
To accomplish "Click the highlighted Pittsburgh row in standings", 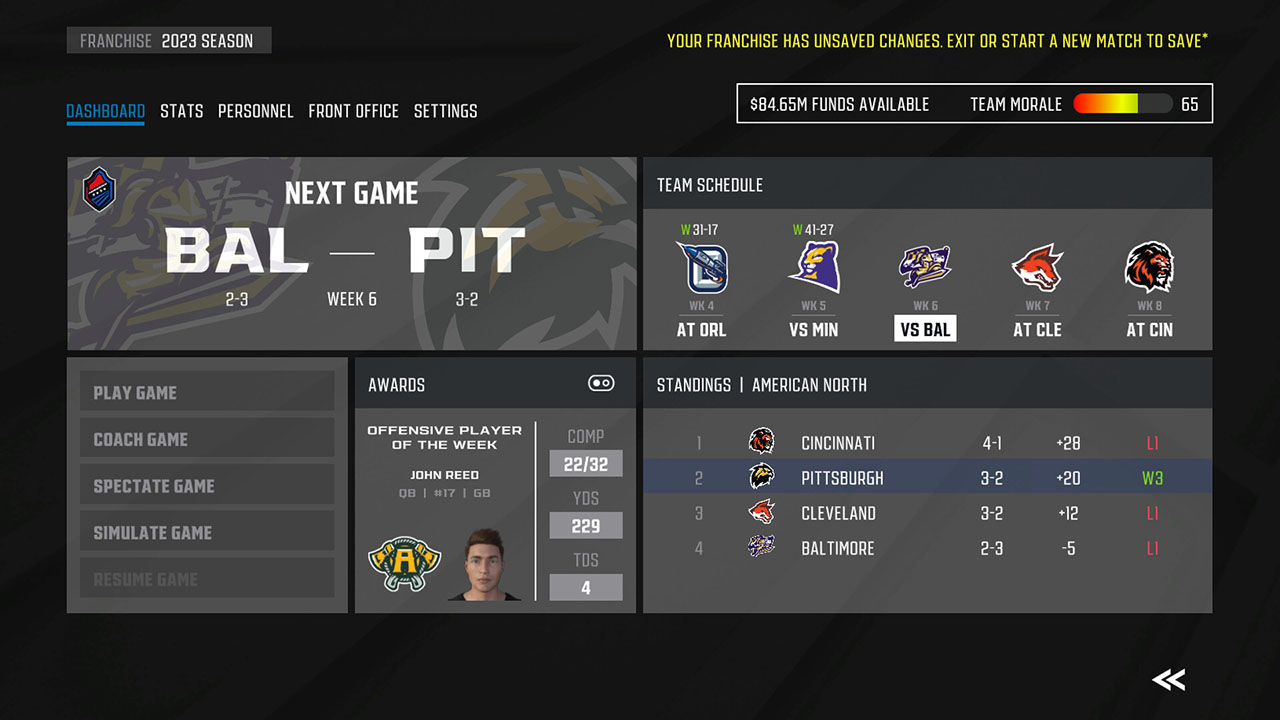I will pyautogui.click(x=928, y=477).
